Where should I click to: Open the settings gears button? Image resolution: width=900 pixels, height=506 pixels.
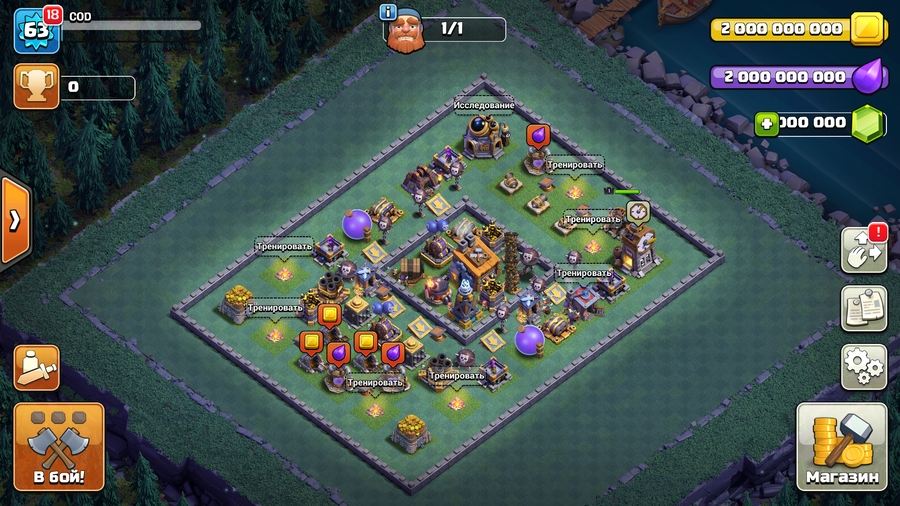(864, 367)
